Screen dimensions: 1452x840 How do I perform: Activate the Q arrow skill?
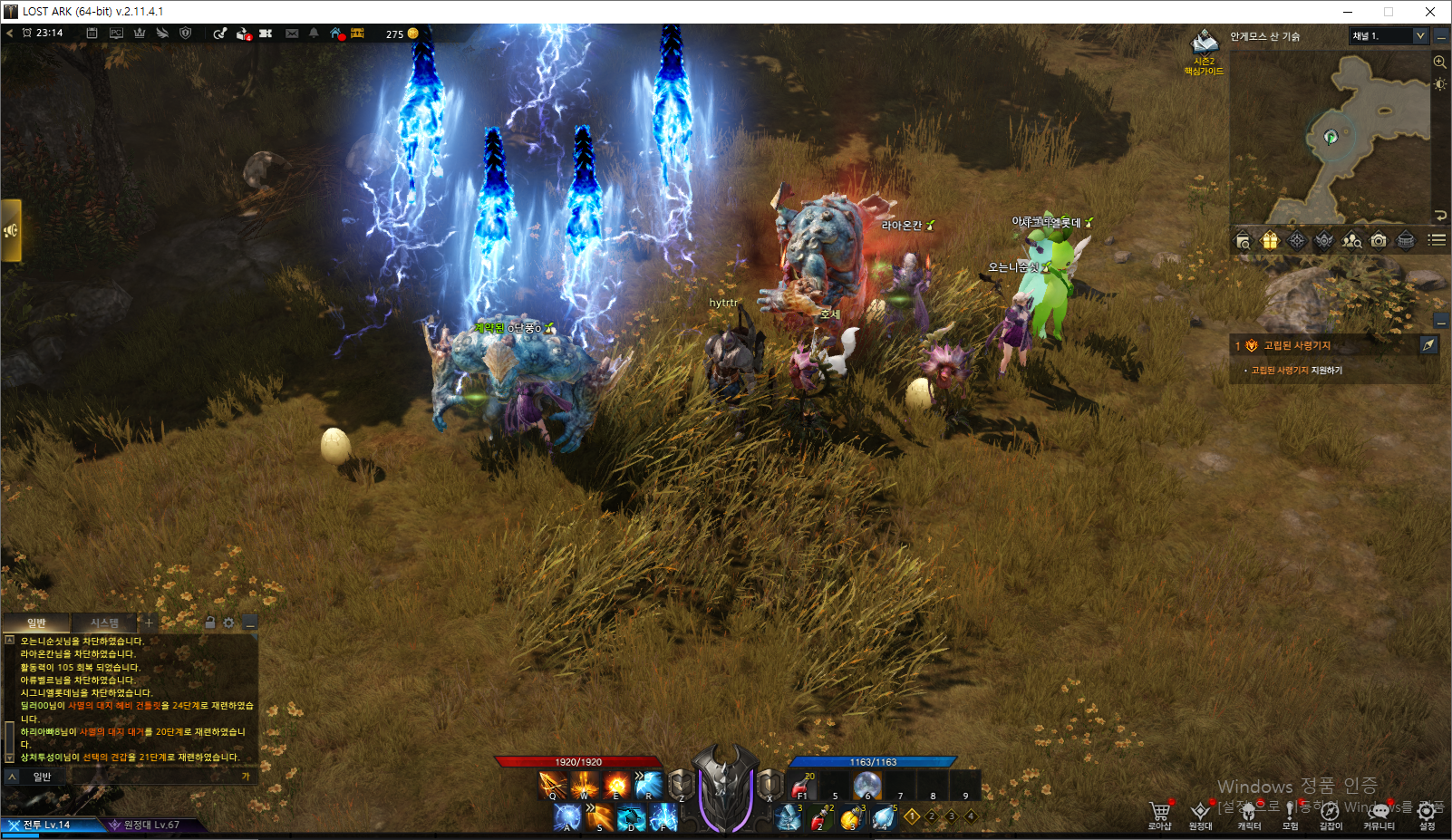click(x=552, y=785)
